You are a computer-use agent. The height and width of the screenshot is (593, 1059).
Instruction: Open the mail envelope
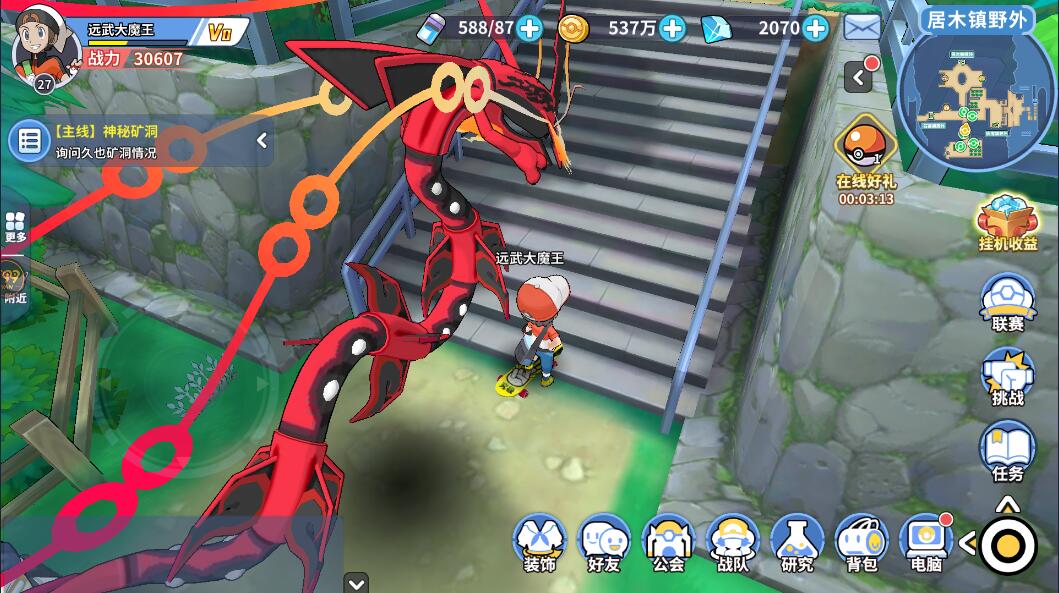862,28
